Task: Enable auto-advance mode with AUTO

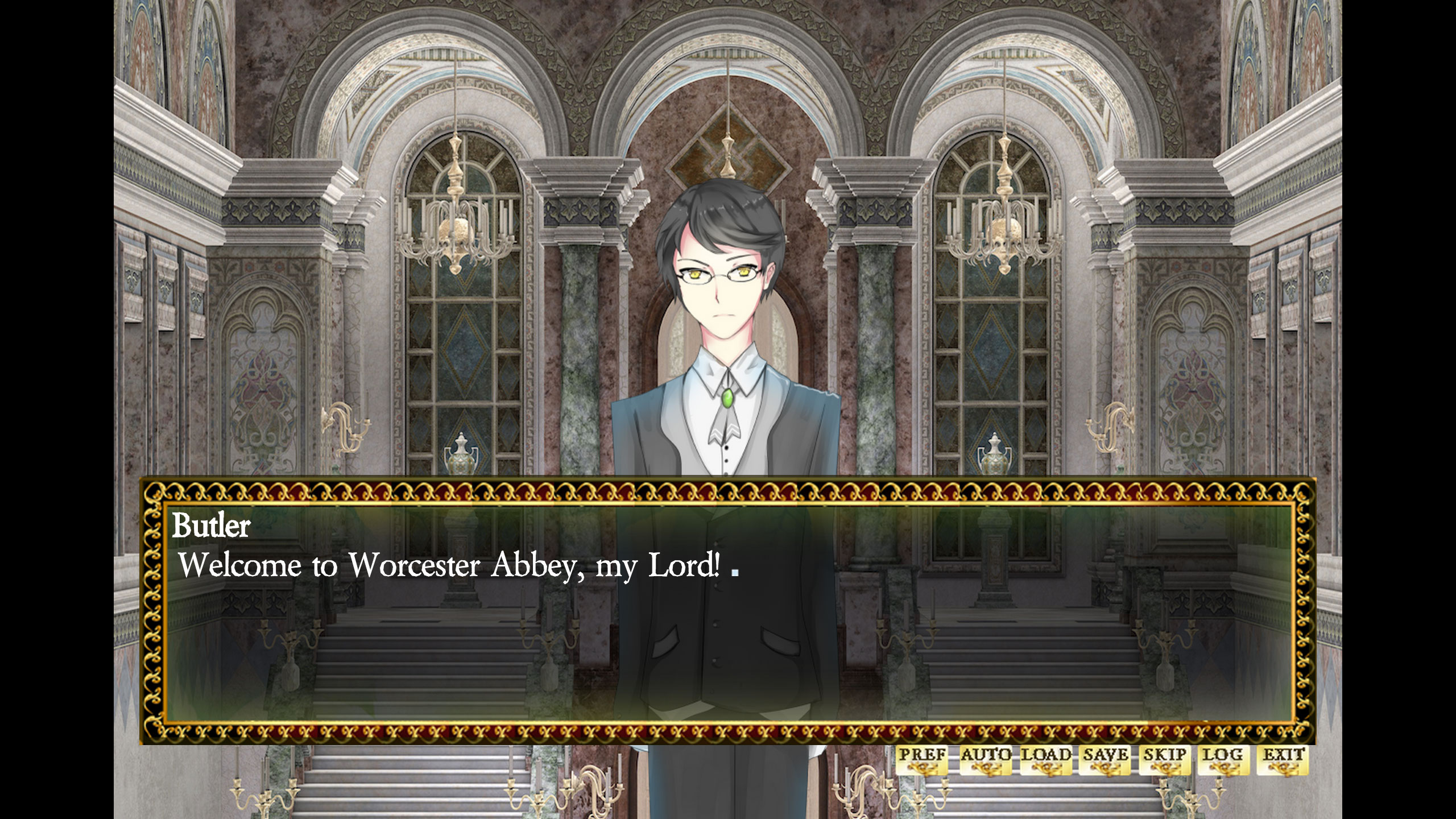Action: (x=986, y=755)
